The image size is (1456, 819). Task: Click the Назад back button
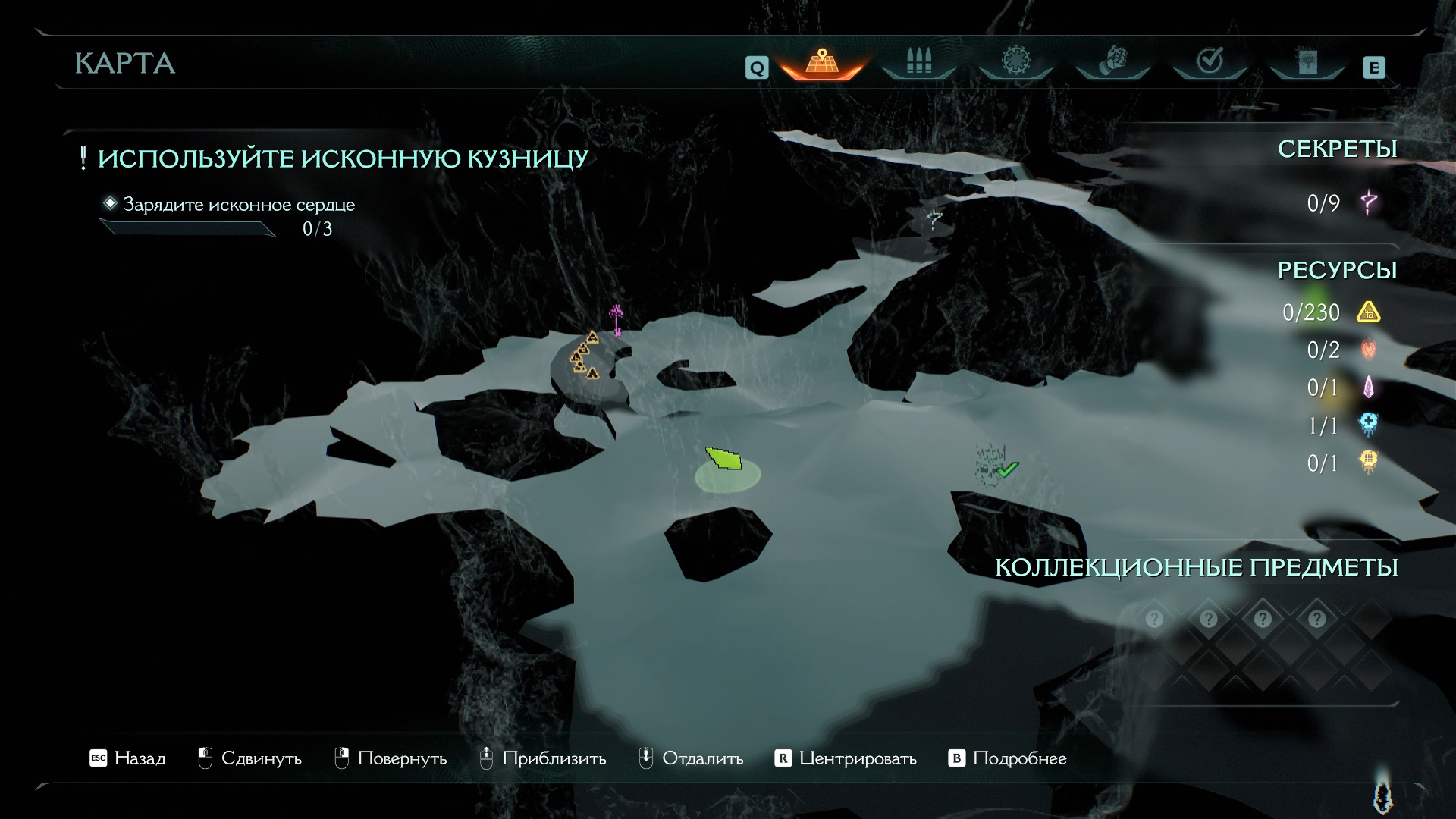(x=127, y=758)
